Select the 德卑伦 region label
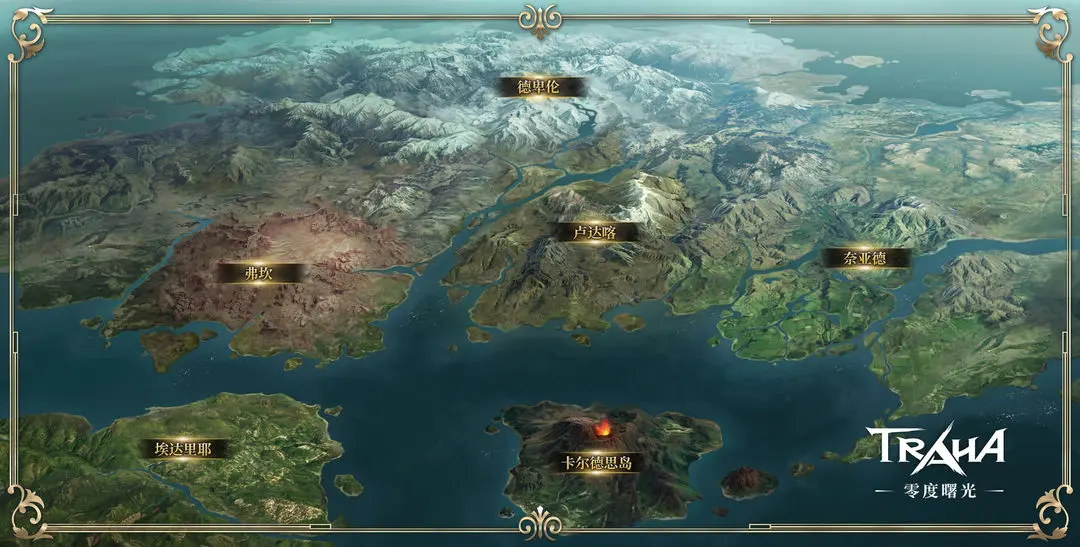Image resolution: width=1080 pixels, height=547 pixels. click(x=538, y=87)
